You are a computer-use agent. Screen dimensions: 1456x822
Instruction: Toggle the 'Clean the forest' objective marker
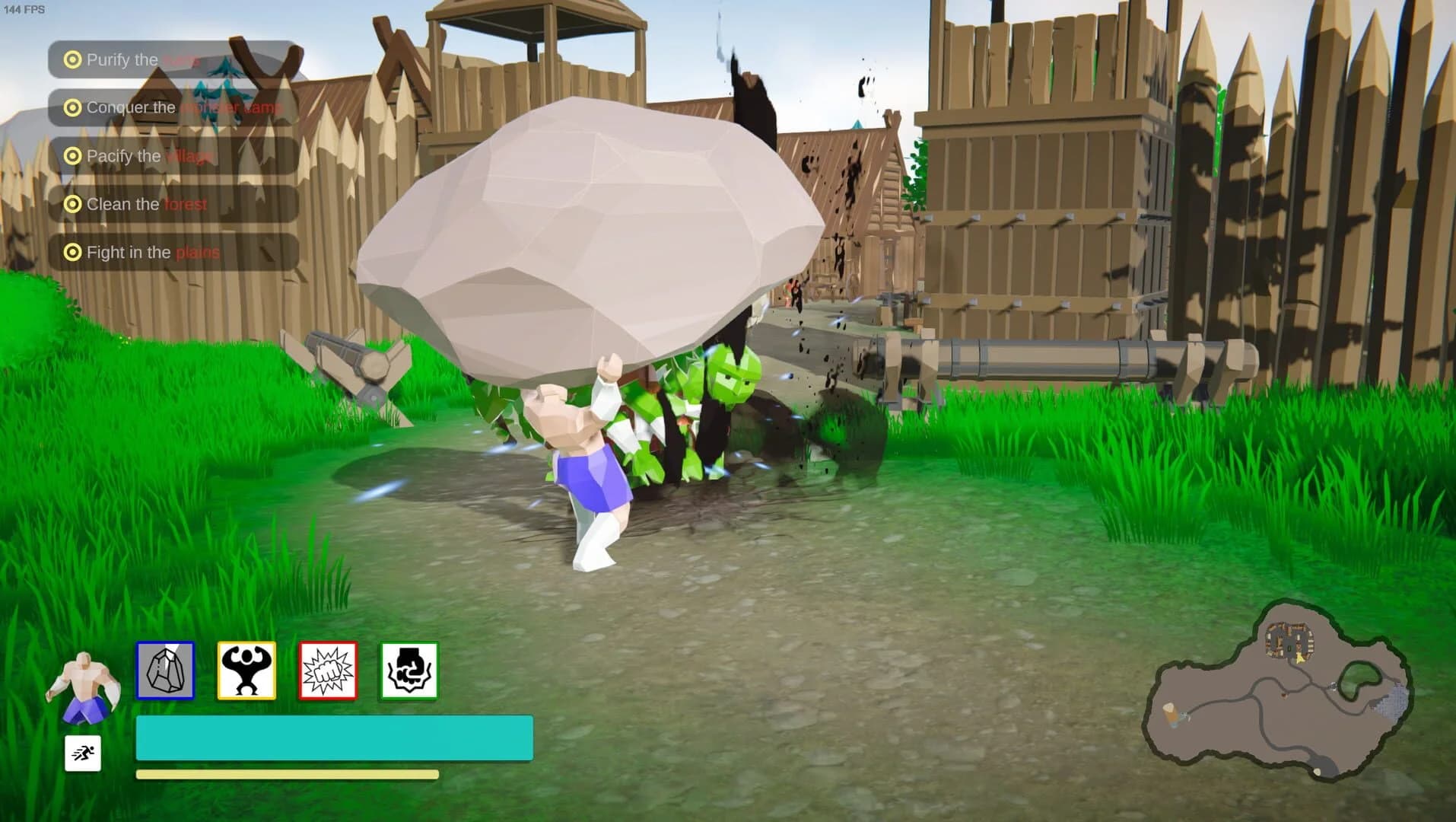[72, 204]
